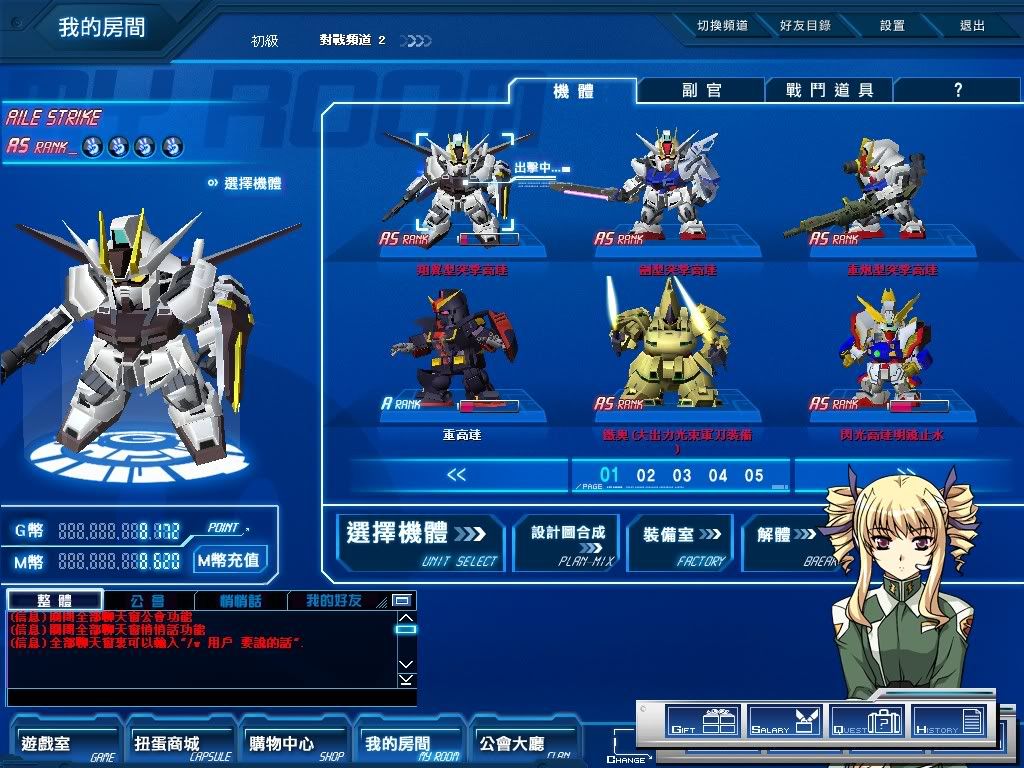The height and width of the screenshot is (768, 1024).
Task: Open the Gift icon button
Action: [701, 721]
